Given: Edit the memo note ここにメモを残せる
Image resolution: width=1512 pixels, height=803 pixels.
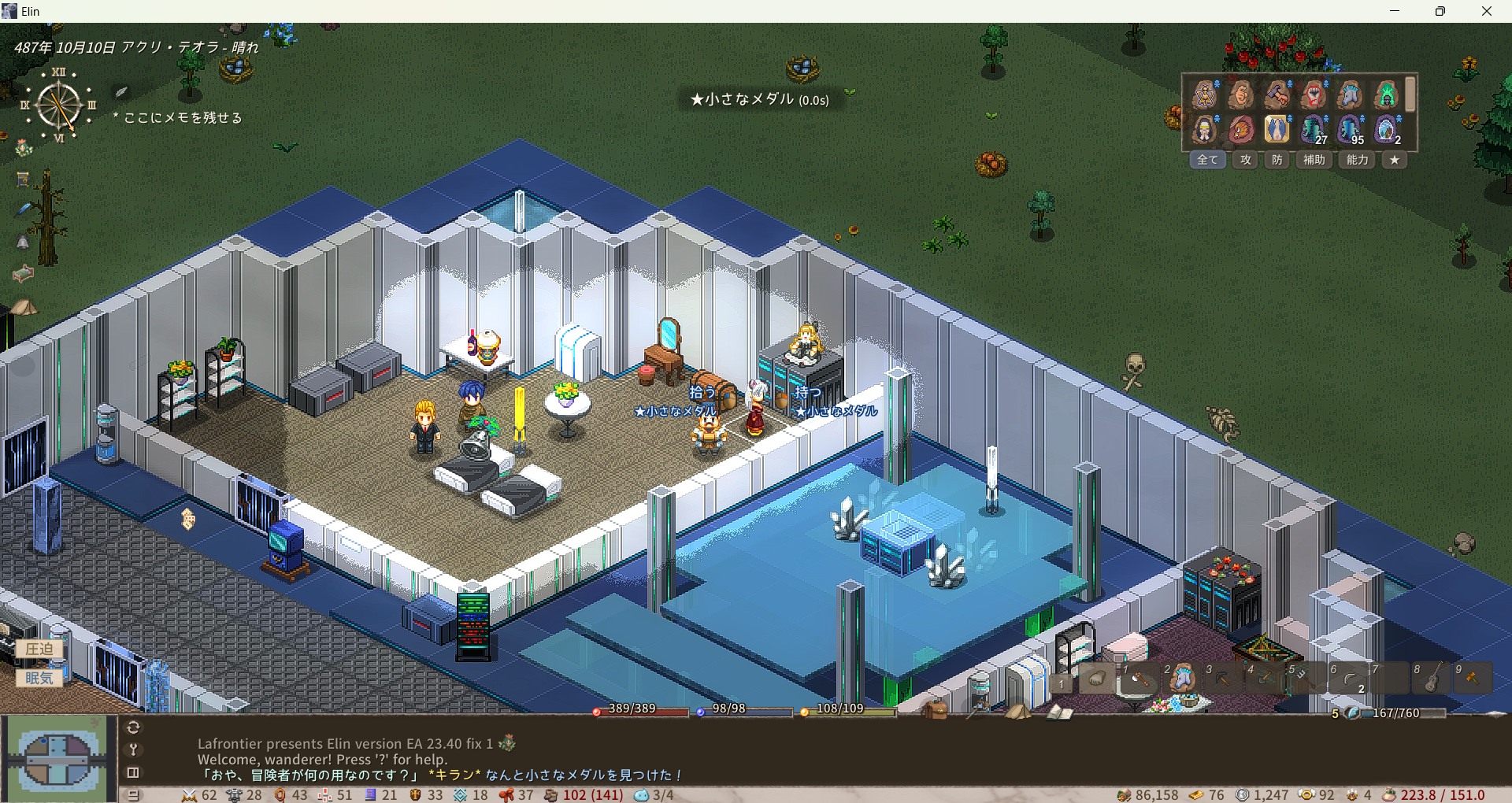Looking at the screenshot, I should click(183, 118).
